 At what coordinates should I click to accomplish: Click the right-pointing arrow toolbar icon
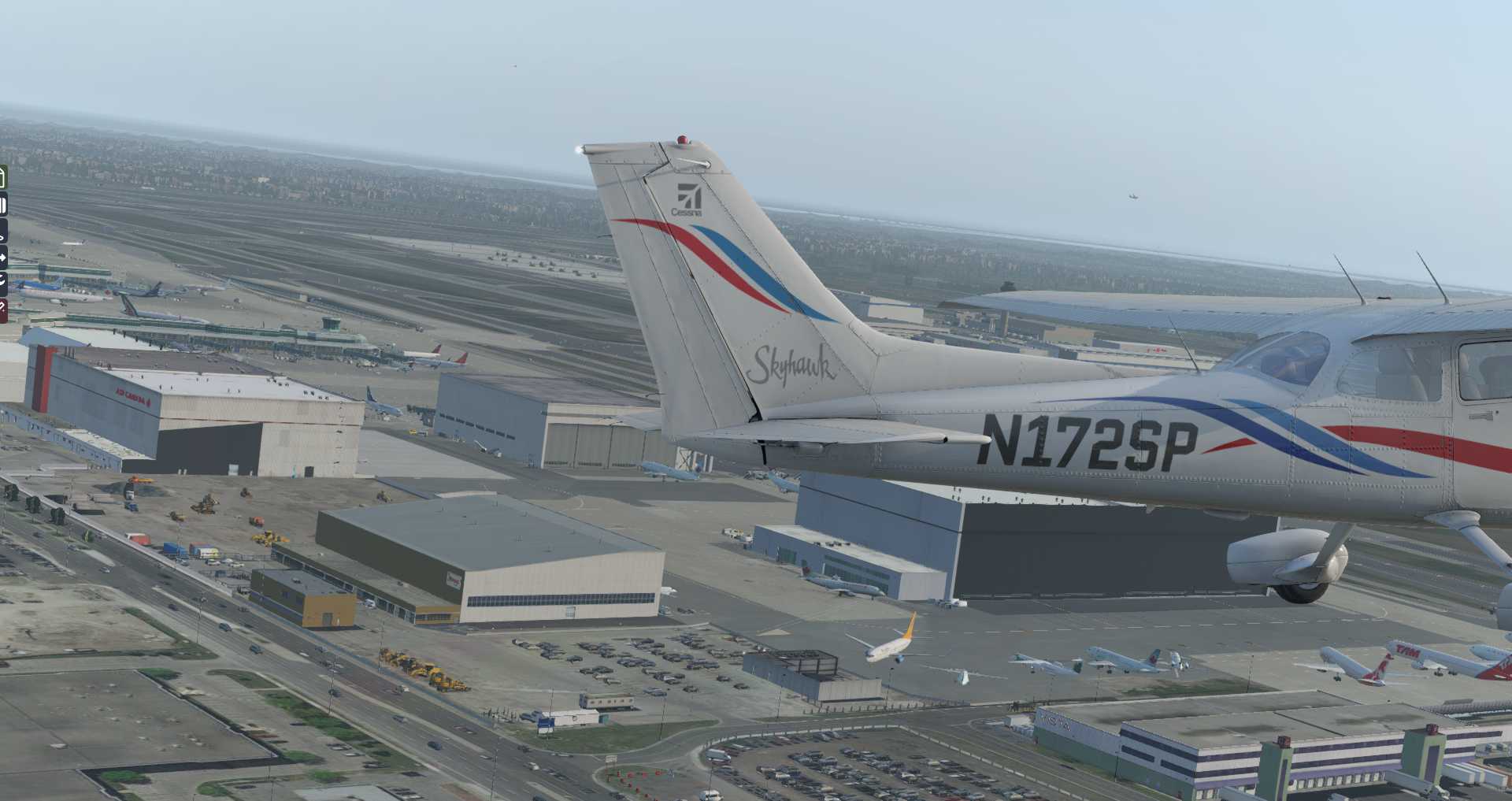click(x=2, y=257)
